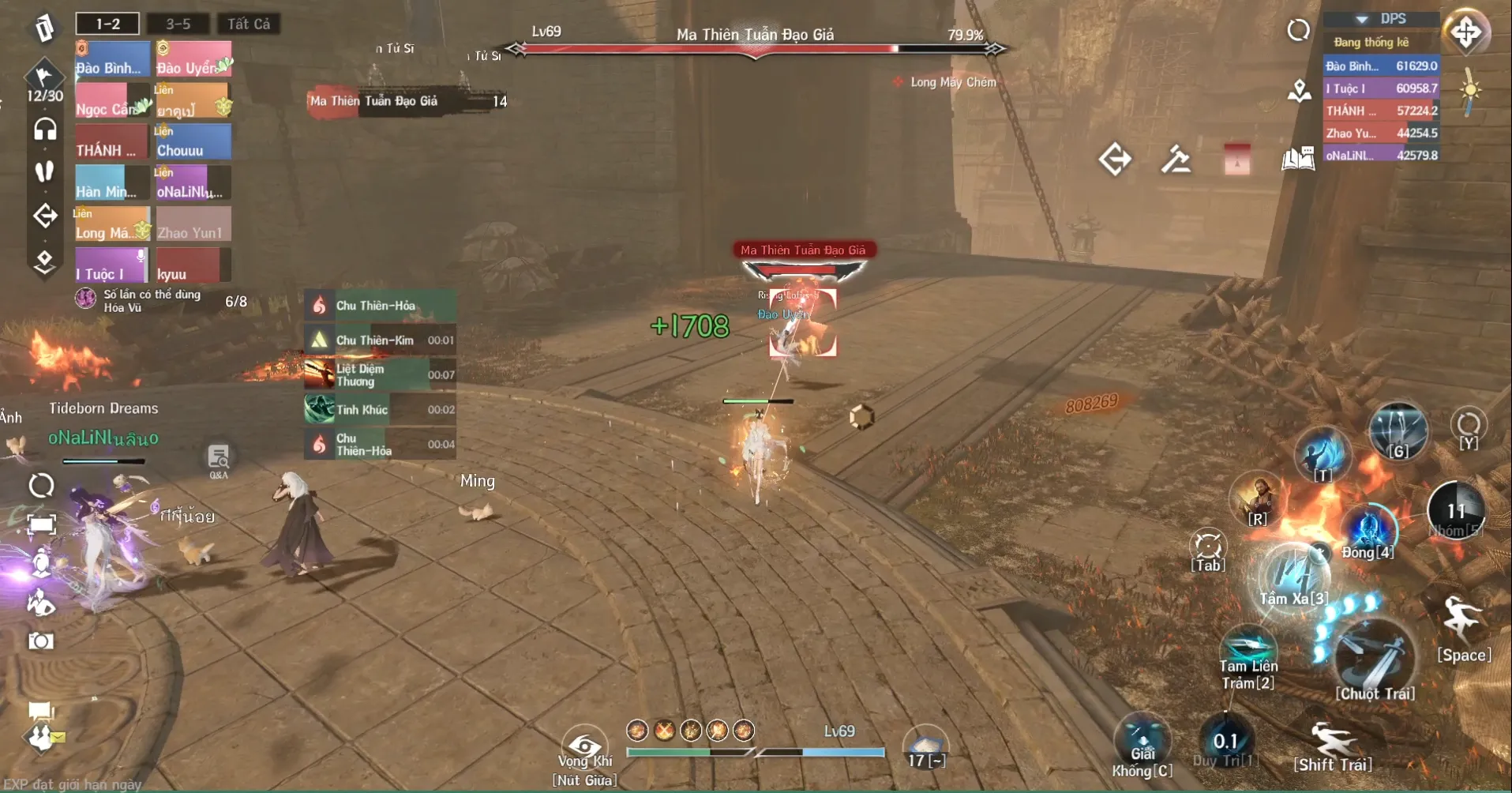Switch to the 3-5 party group tab
The width and height of the screenshot is (1512, 793).
178,24
